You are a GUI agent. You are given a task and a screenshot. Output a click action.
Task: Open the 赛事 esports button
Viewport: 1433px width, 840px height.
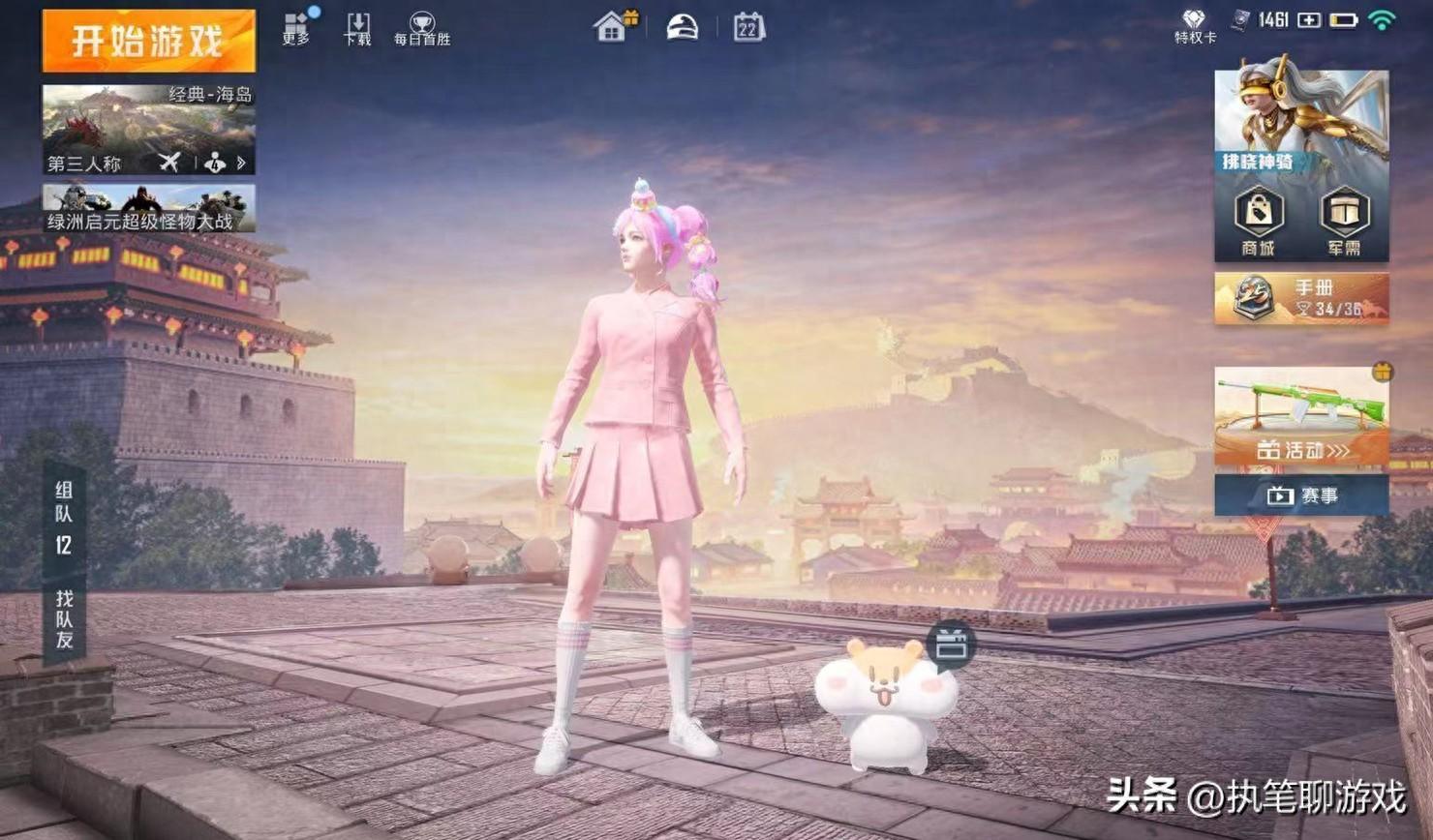pos(1301,495)
